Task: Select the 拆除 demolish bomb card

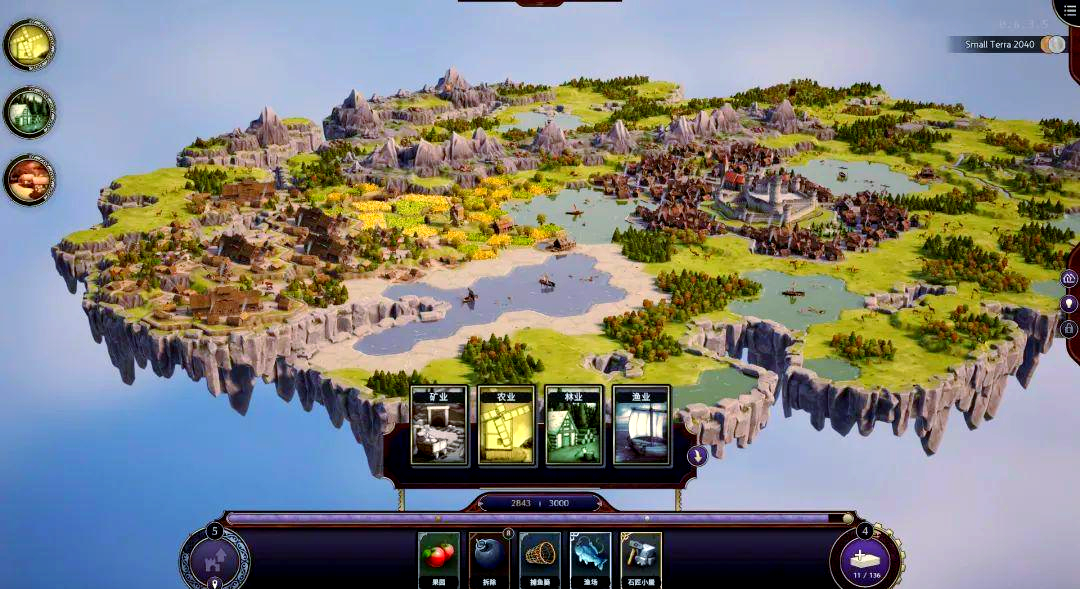Action: pyautogui.click(x=490, y=558)
